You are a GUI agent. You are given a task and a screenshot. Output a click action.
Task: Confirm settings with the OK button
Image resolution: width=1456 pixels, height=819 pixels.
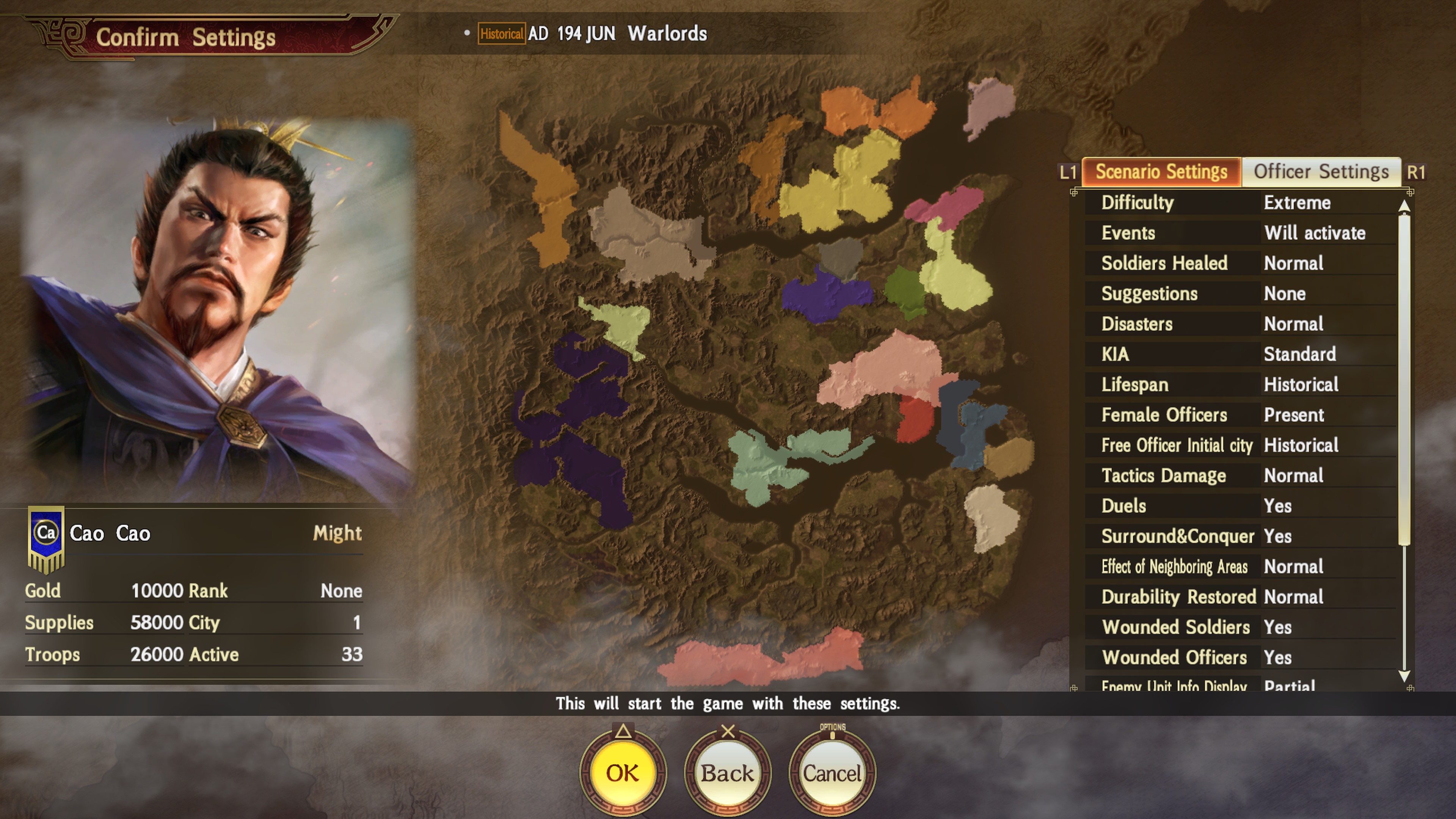(x=623, y=773)
